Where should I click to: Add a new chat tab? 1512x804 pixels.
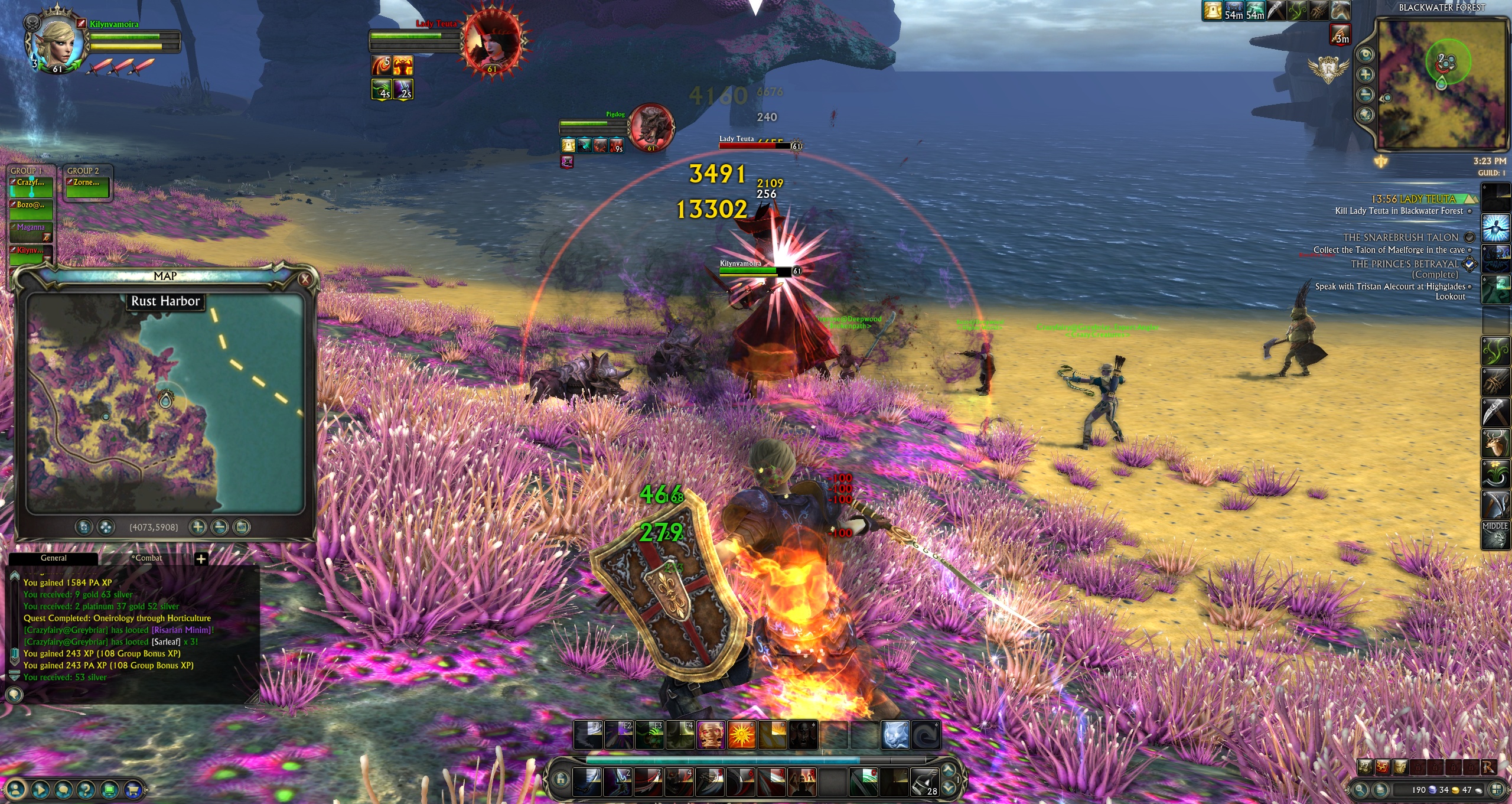(201, 559)
